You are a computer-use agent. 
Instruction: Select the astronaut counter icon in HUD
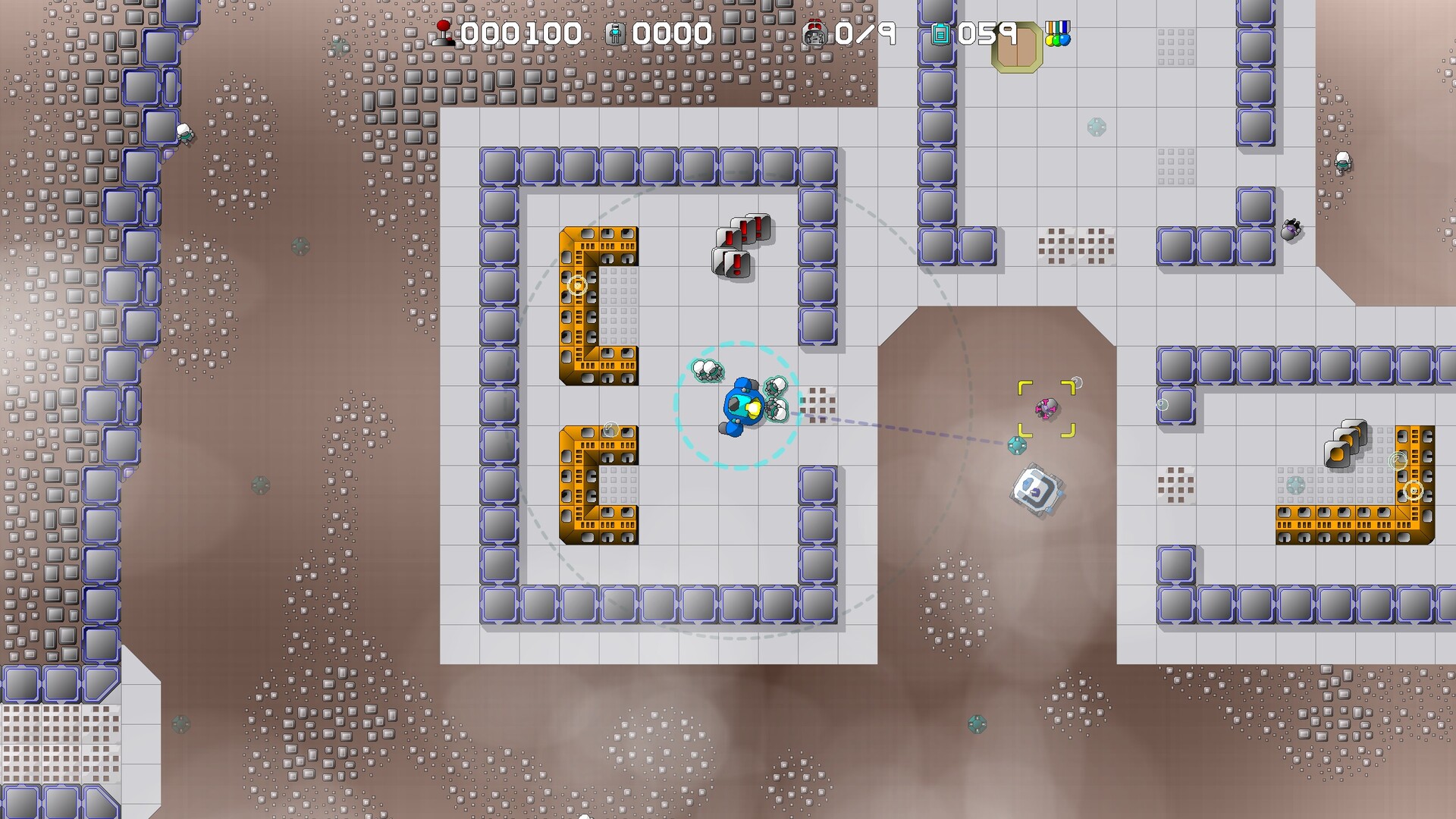616,32
